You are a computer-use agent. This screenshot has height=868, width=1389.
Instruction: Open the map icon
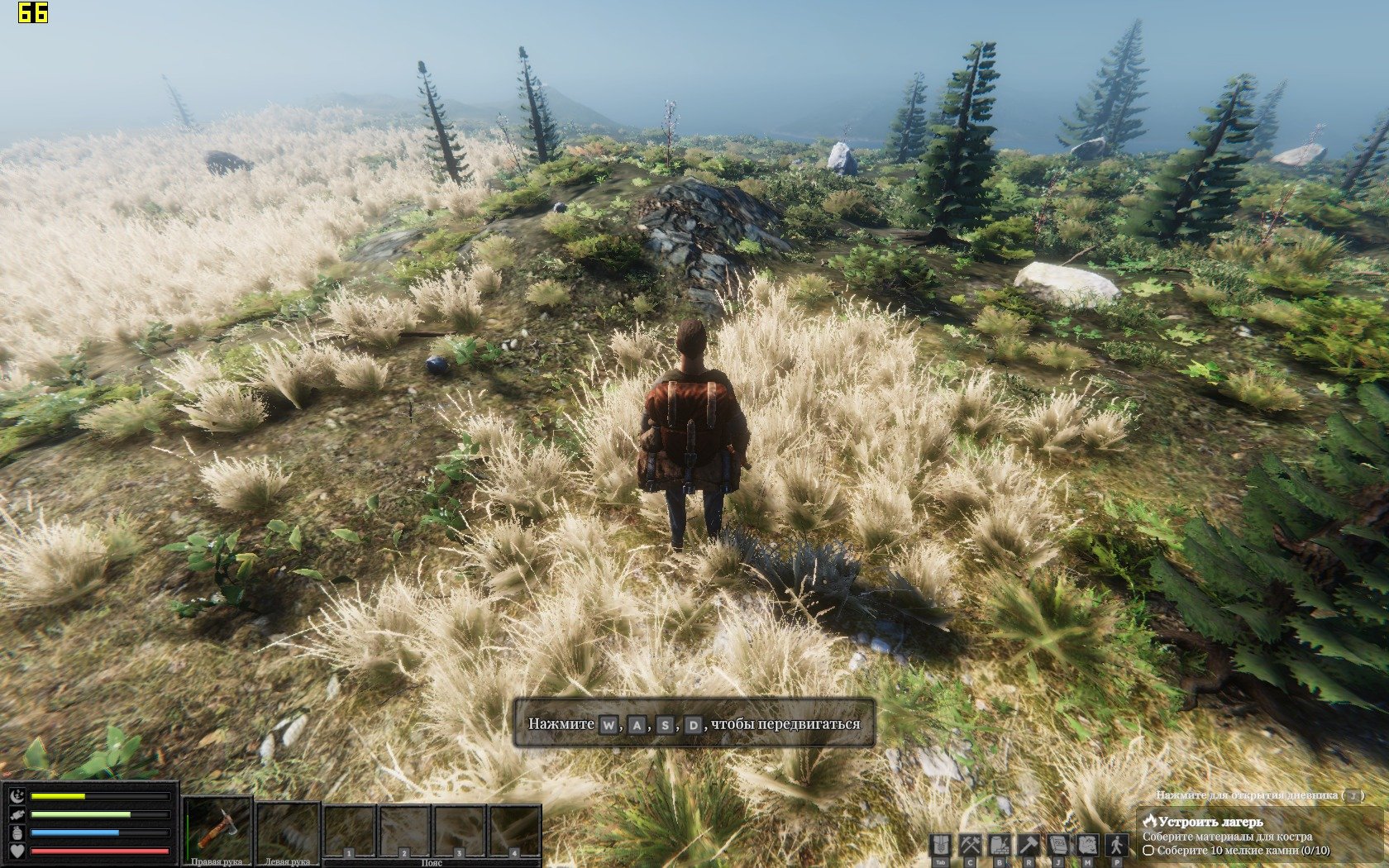tap(1087, 846)
